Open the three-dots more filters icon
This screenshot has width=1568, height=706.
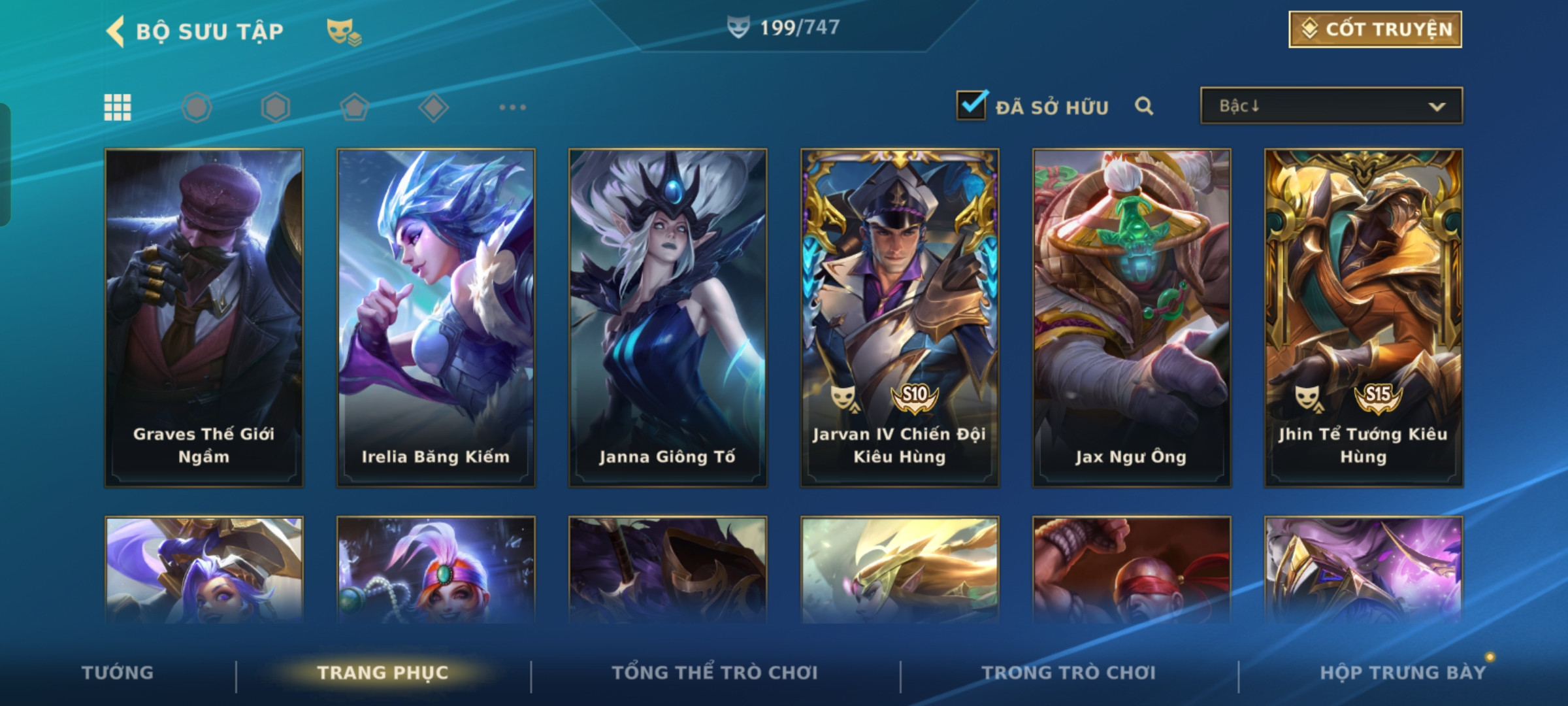(x=512, y=107)
